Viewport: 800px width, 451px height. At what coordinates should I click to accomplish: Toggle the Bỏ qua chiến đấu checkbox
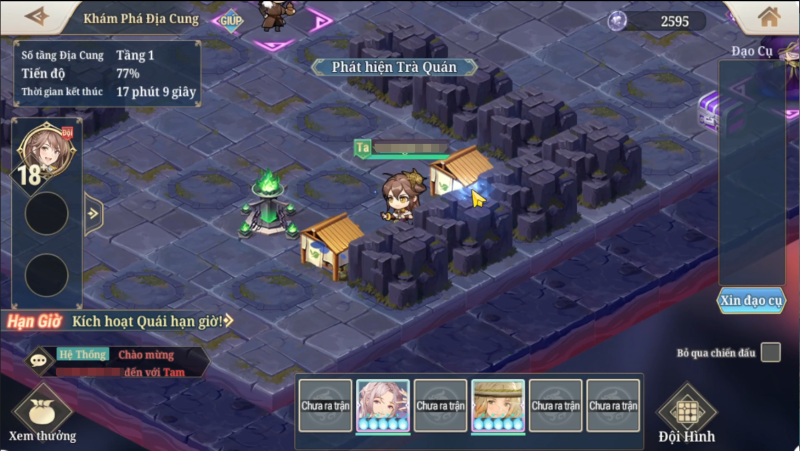(770, 352)
